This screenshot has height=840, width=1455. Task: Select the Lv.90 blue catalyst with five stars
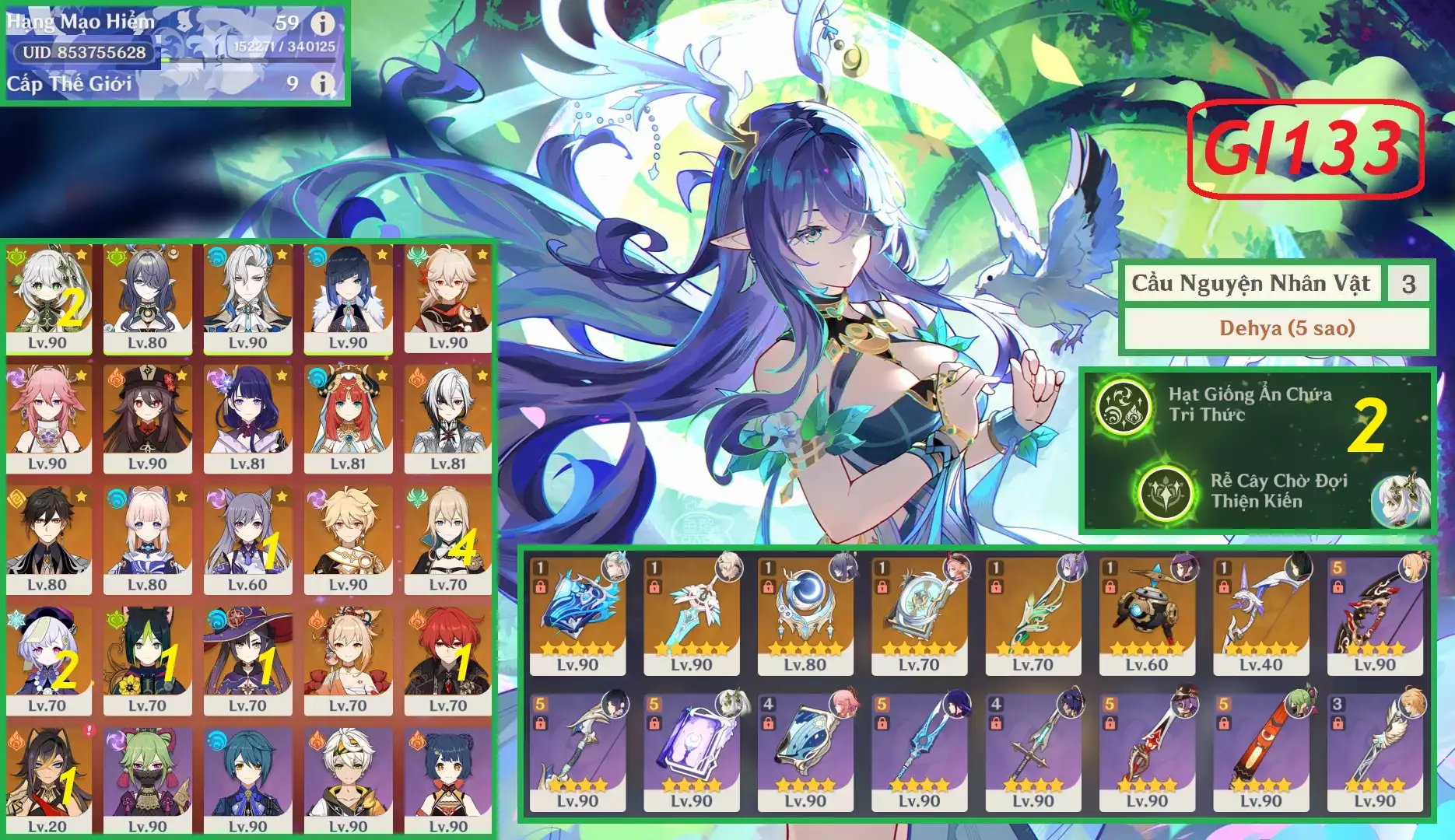577,614
